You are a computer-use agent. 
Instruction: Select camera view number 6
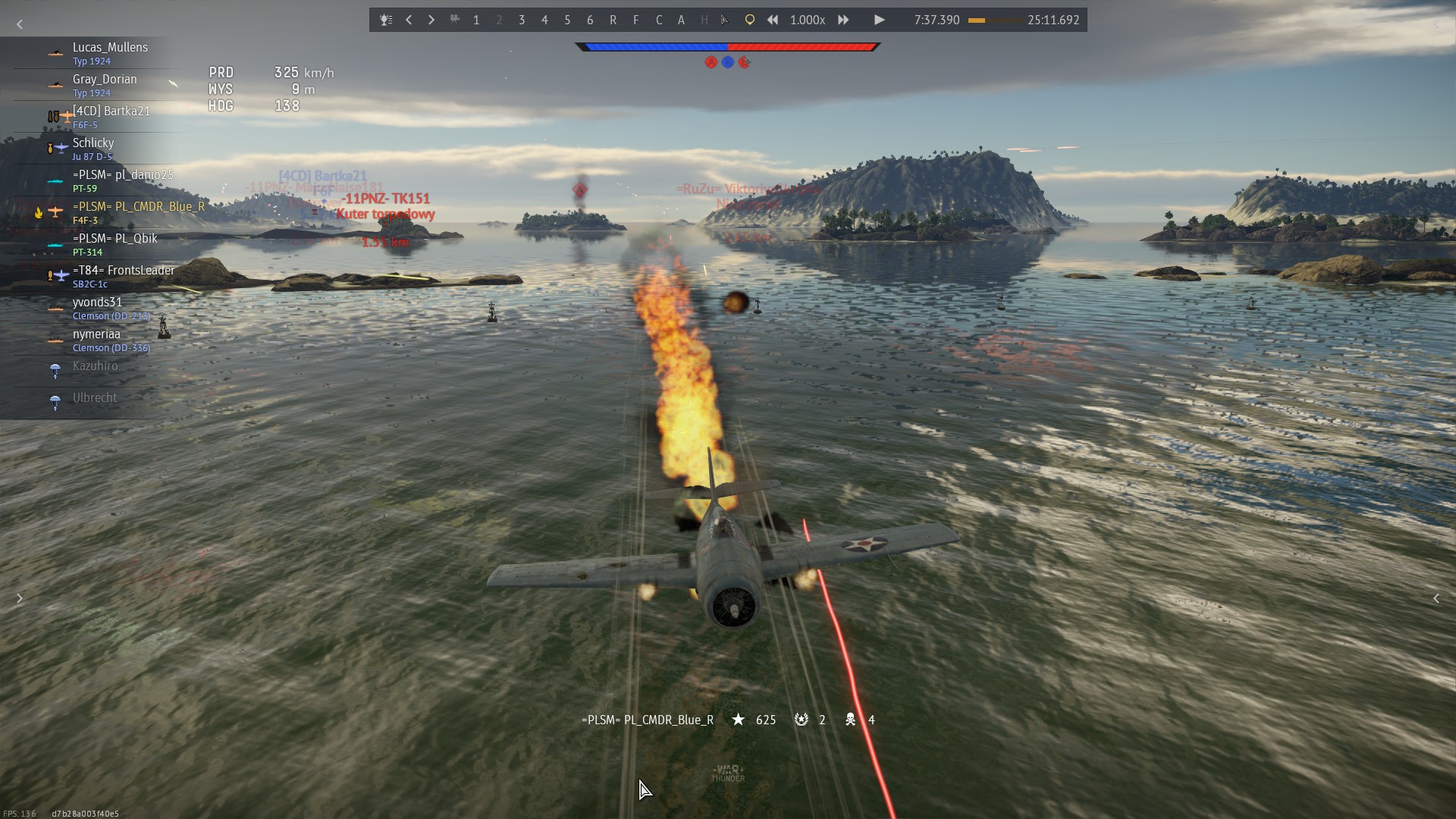coord(590,20)
